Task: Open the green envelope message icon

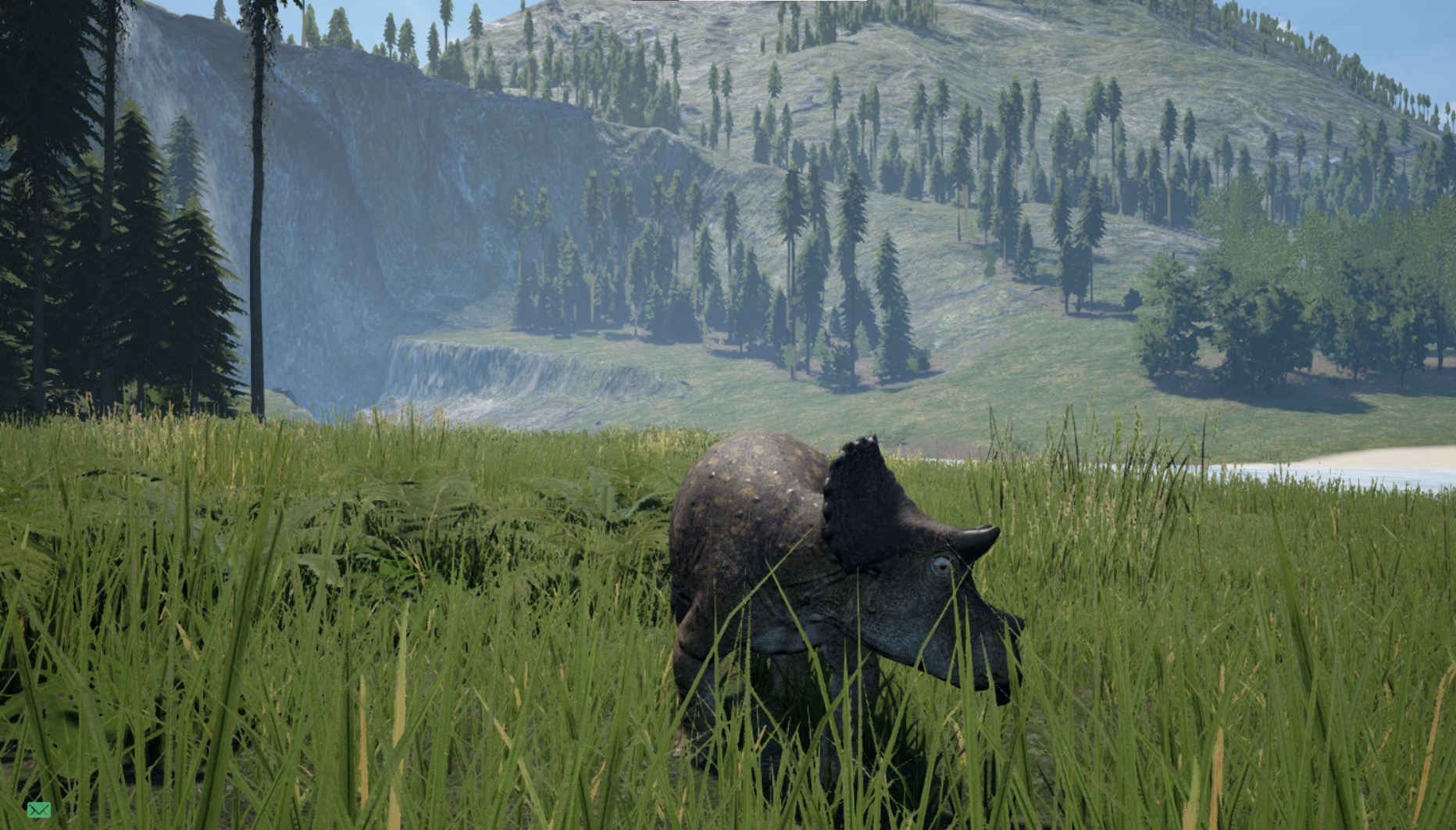Action: pyautogui.click(x=39, y=810)
